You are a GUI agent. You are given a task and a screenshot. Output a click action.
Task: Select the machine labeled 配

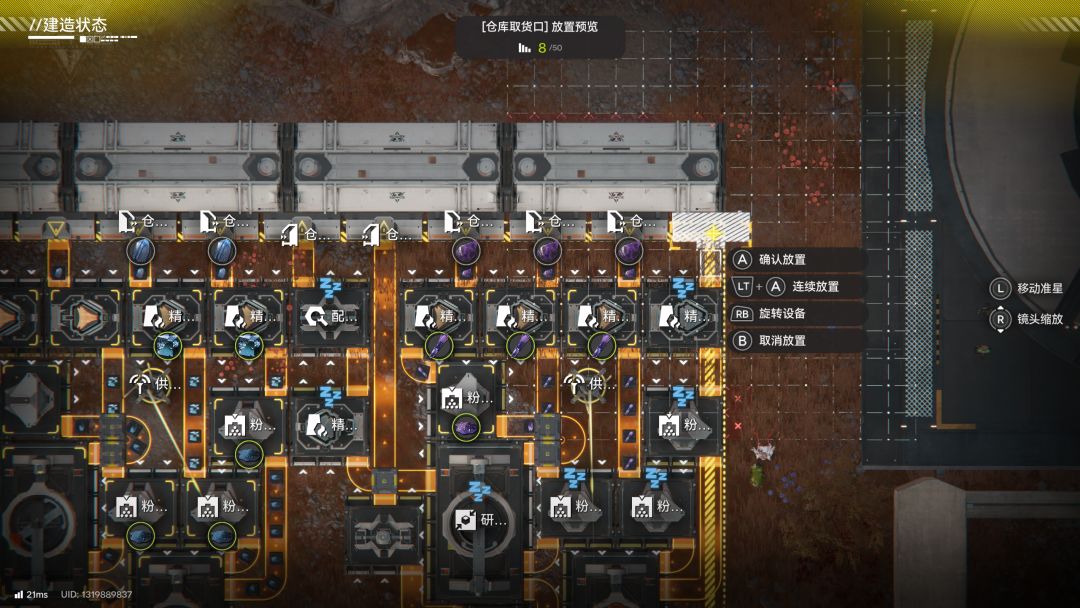point(329,318)
